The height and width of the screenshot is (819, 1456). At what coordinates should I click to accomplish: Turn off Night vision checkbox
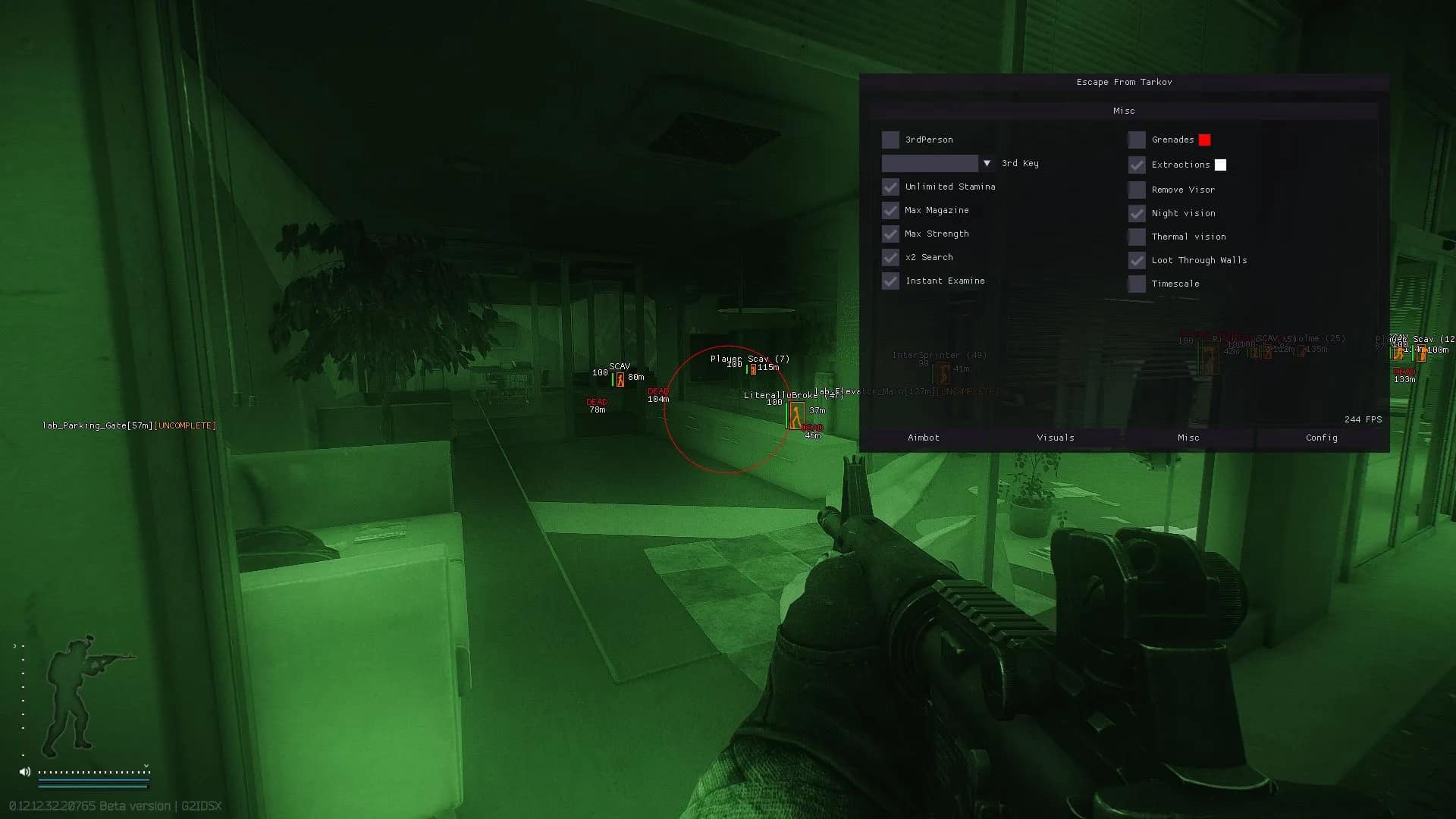[1137, 213]
